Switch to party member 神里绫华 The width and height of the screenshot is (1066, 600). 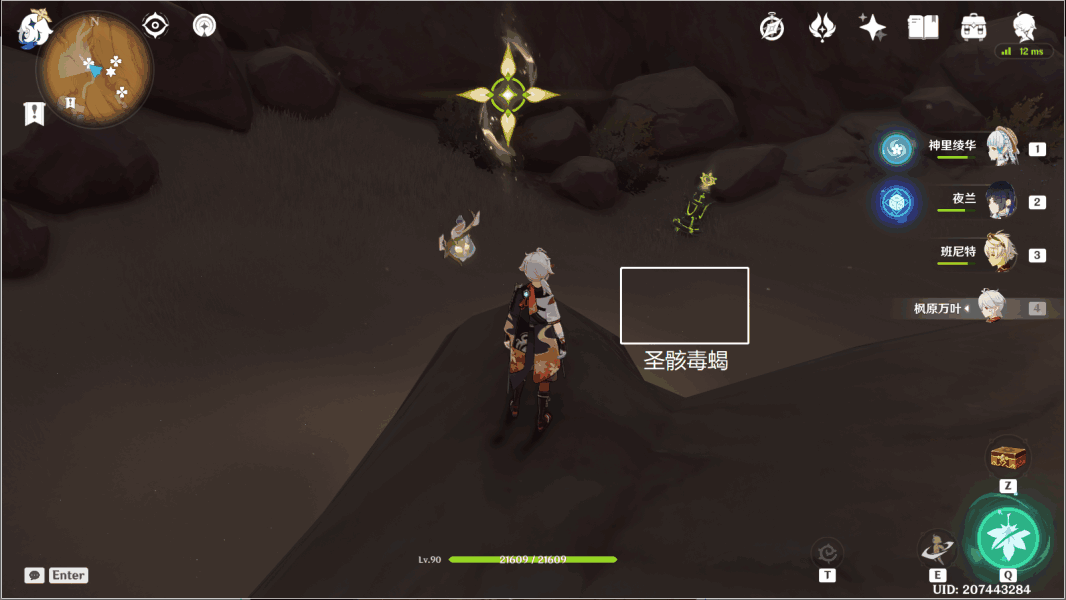point(1001,149)
